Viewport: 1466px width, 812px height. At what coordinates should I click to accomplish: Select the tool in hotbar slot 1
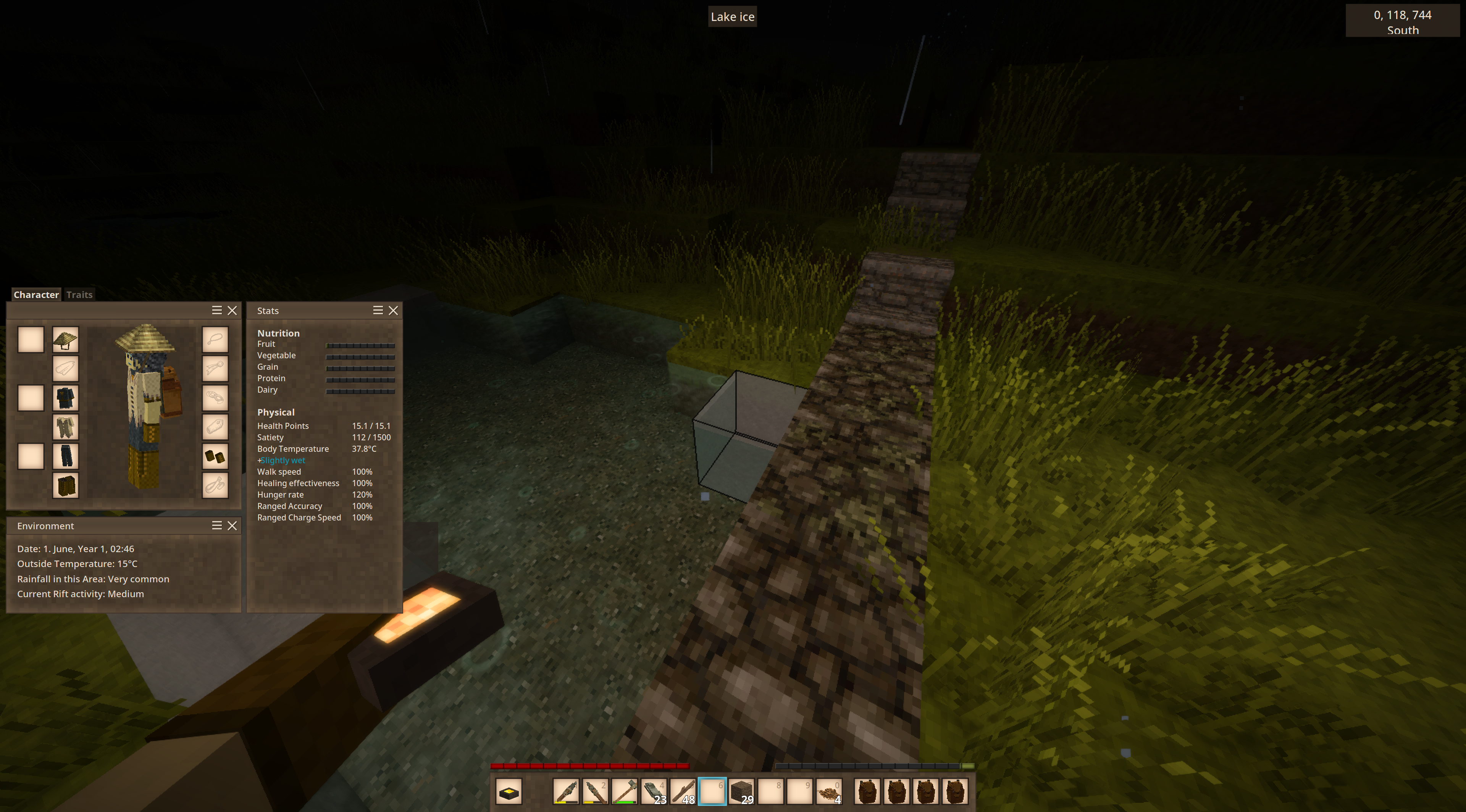click(566, 791)
